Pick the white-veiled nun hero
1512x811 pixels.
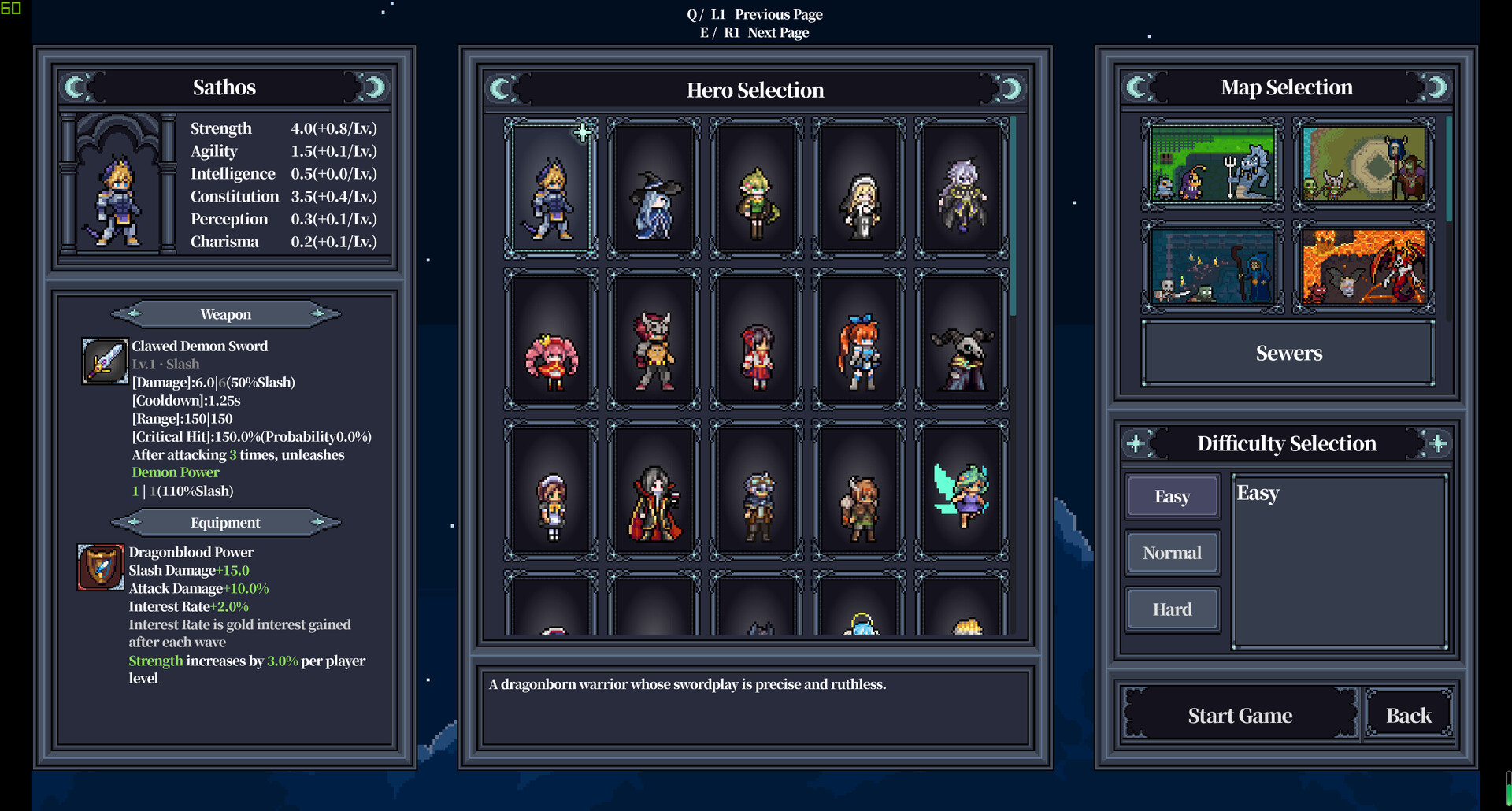click(x=859, y=189)
